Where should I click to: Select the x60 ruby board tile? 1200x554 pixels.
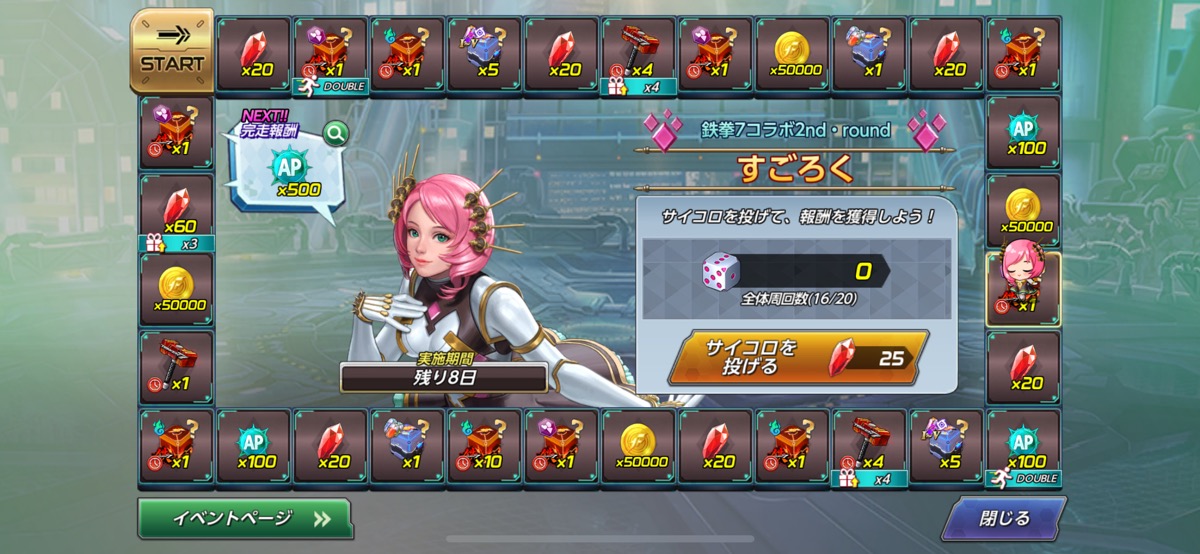pyautogui.click(x=176, y=211)
